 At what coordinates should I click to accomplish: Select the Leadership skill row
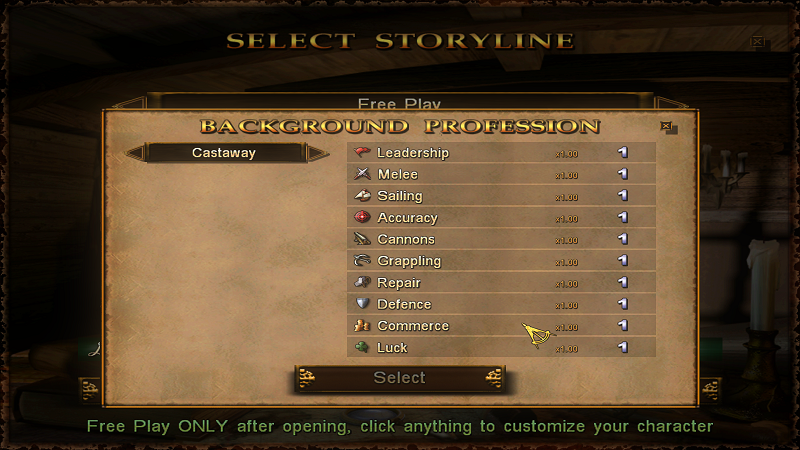tap(500, 153)
